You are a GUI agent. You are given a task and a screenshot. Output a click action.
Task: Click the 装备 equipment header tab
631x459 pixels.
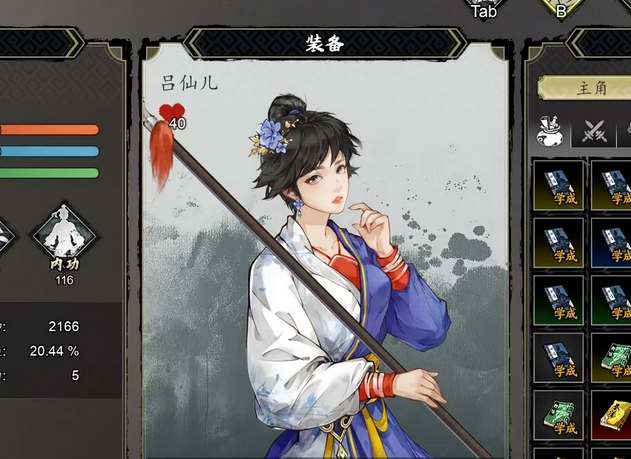[x=324, y=43]
